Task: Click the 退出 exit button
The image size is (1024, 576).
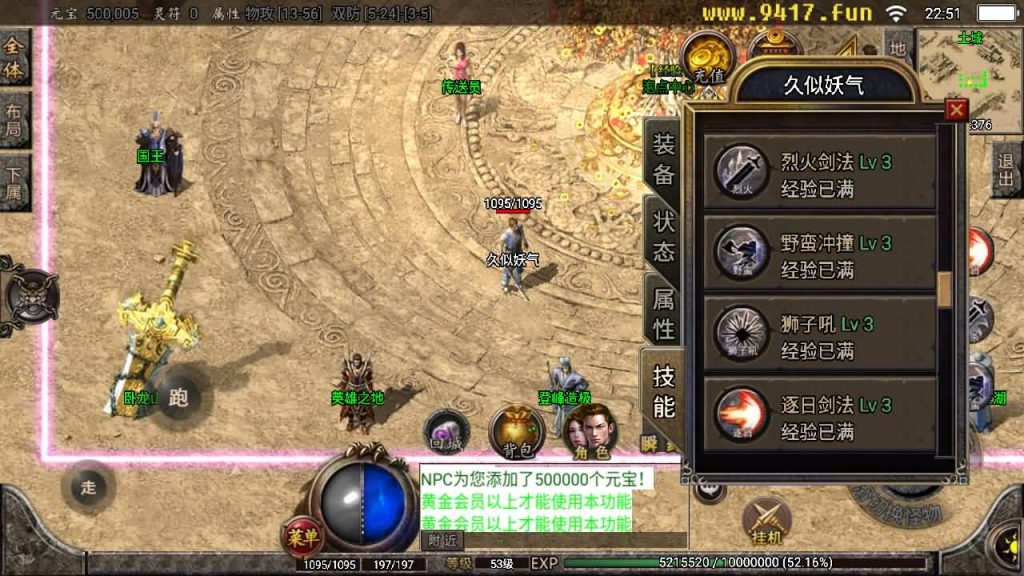Action: 1007,170
